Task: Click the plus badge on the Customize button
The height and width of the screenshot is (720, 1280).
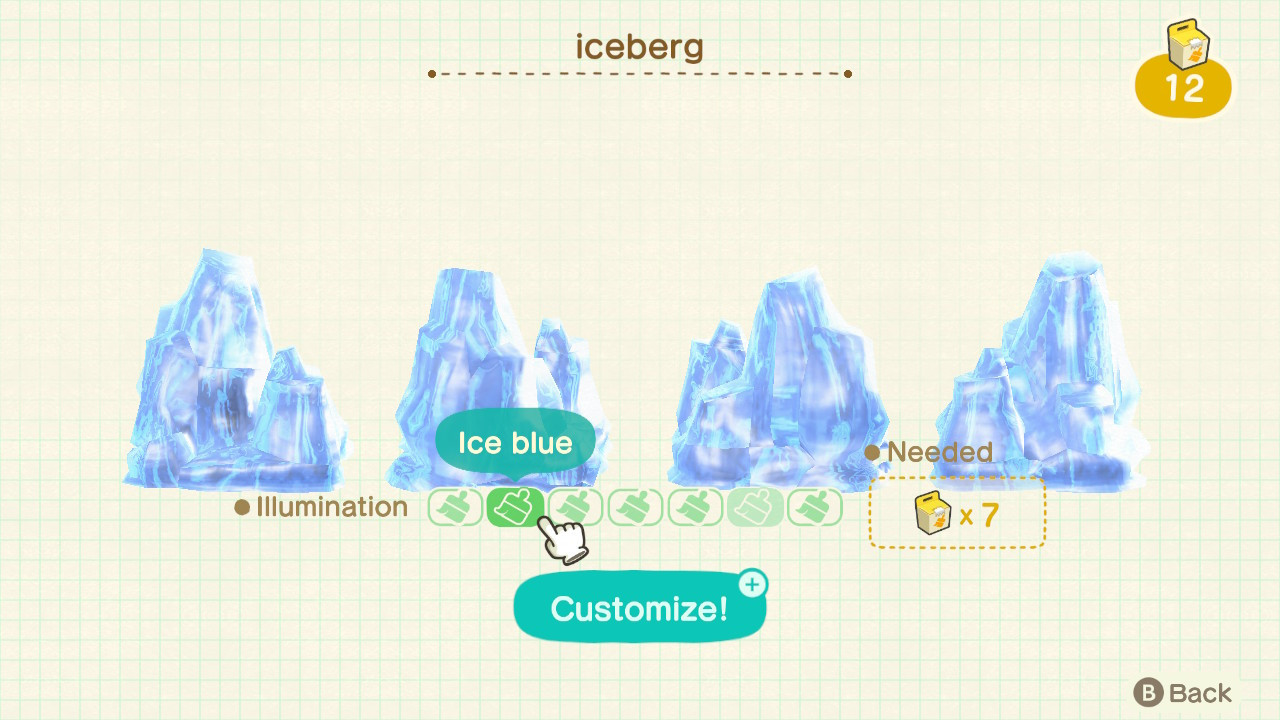Action: (x=752, y=584)
